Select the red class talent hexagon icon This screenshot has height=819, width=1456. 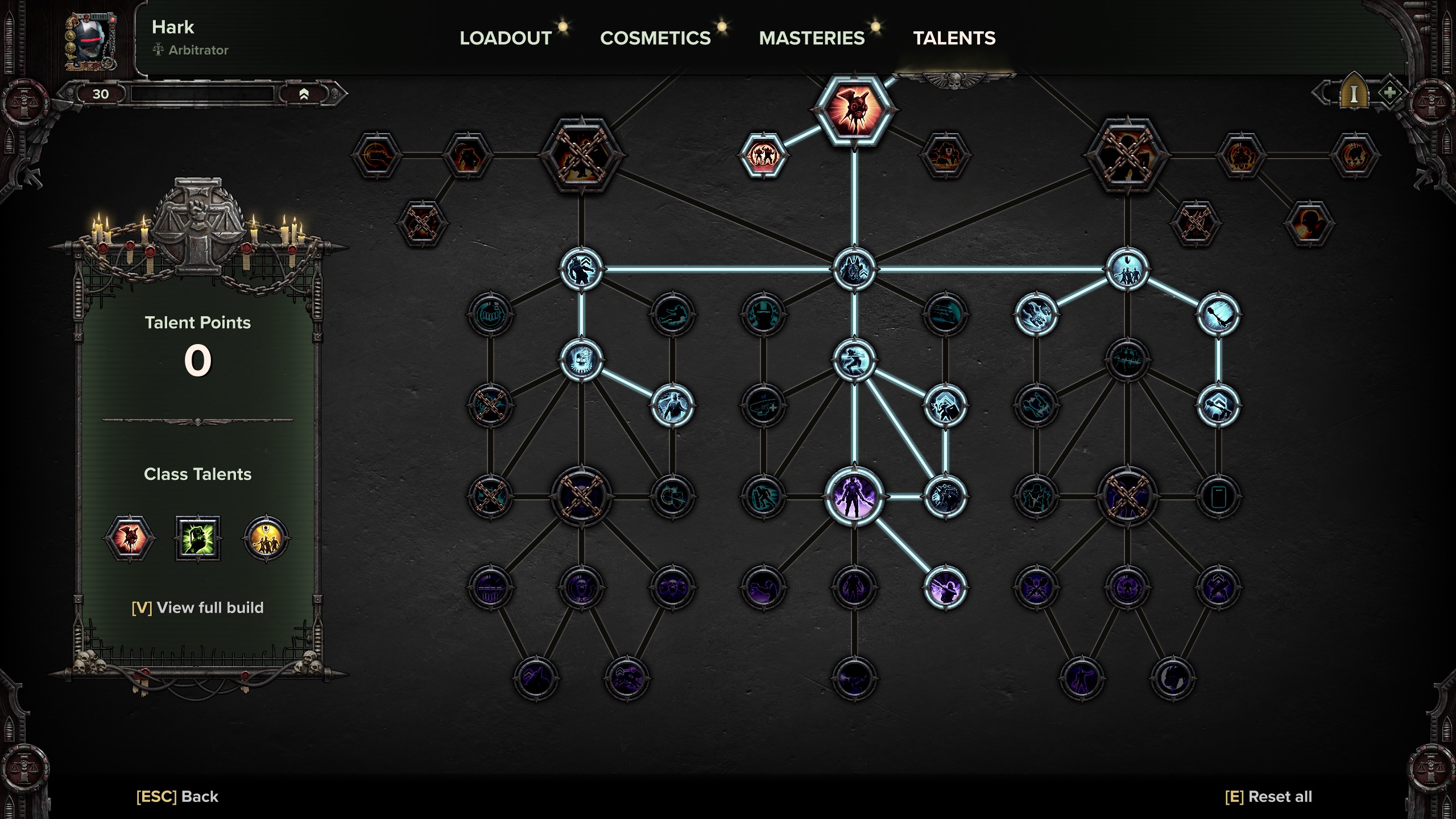(130, 539)
